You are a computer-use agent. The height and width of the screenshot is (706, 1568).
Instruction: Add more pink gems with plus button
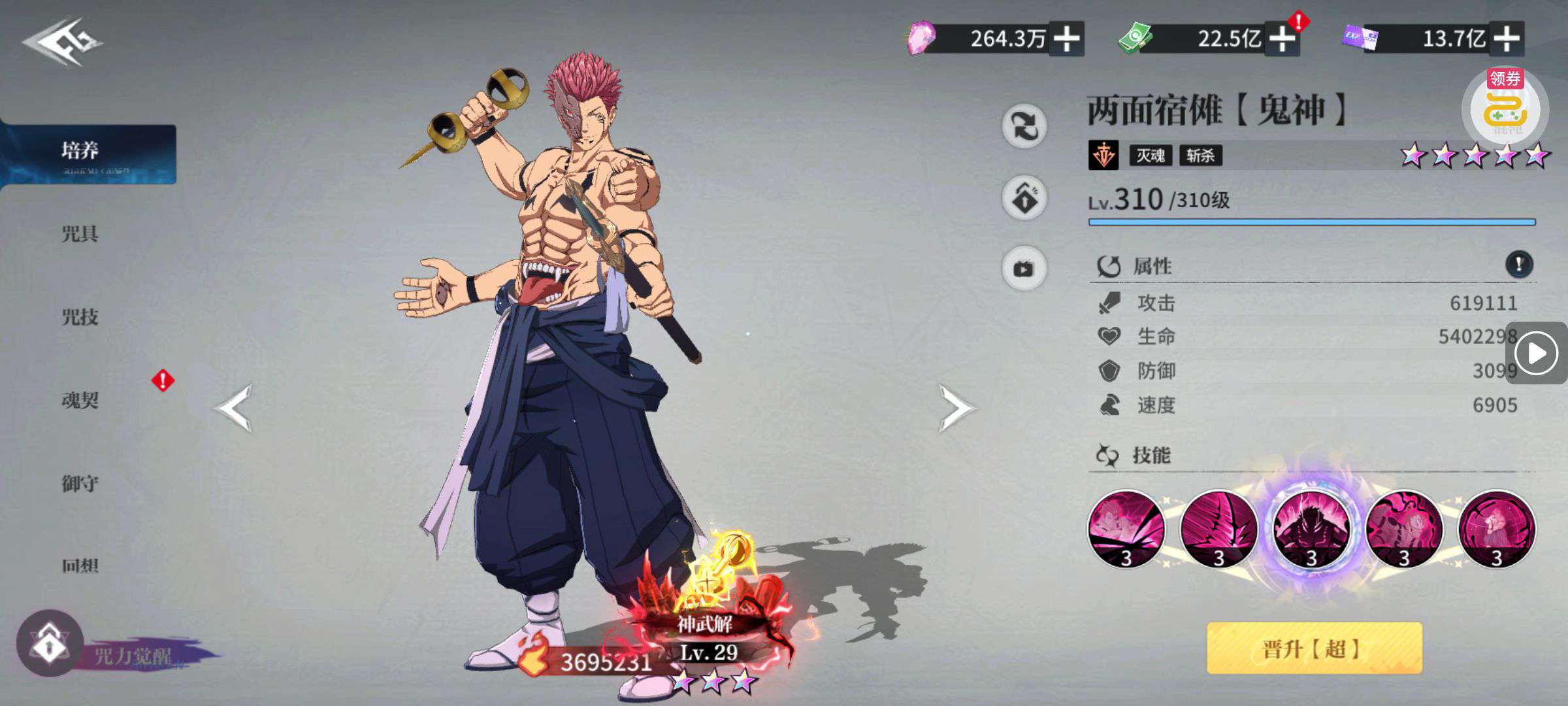tap(1066, 39)
